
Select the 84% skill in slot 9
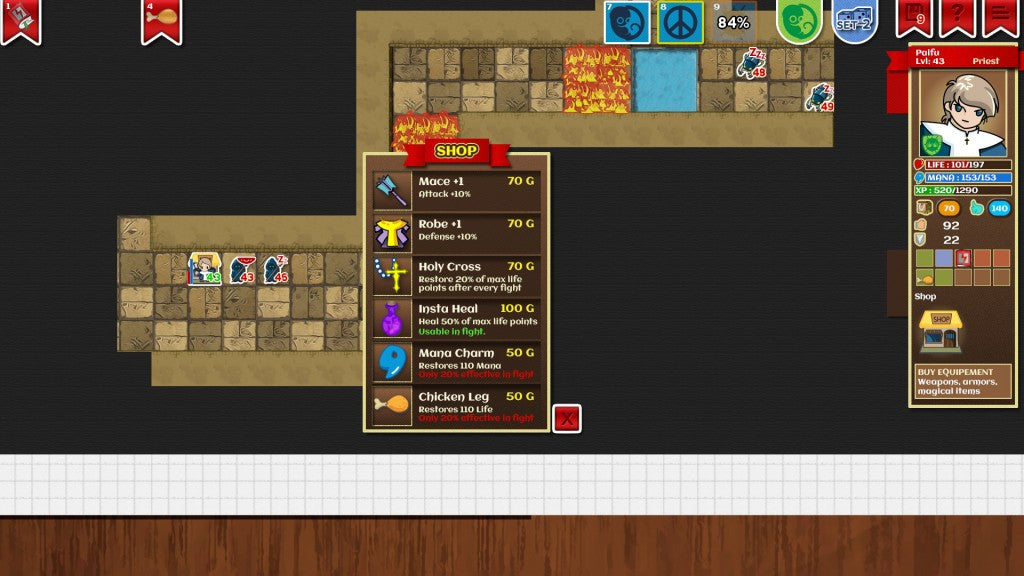coord(733,22)
